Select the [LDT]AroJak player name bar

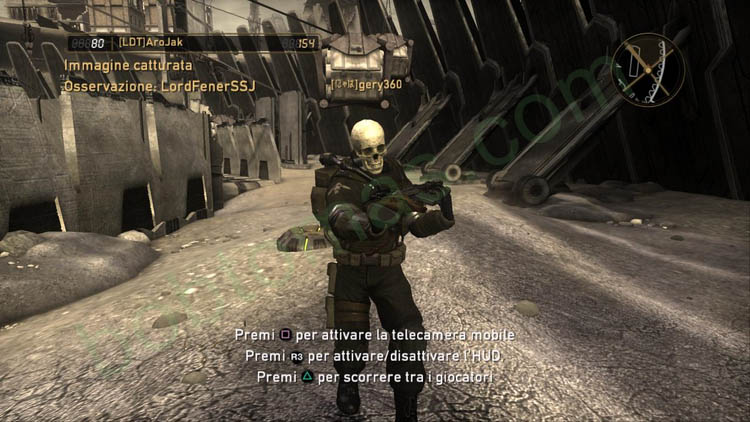193,43
